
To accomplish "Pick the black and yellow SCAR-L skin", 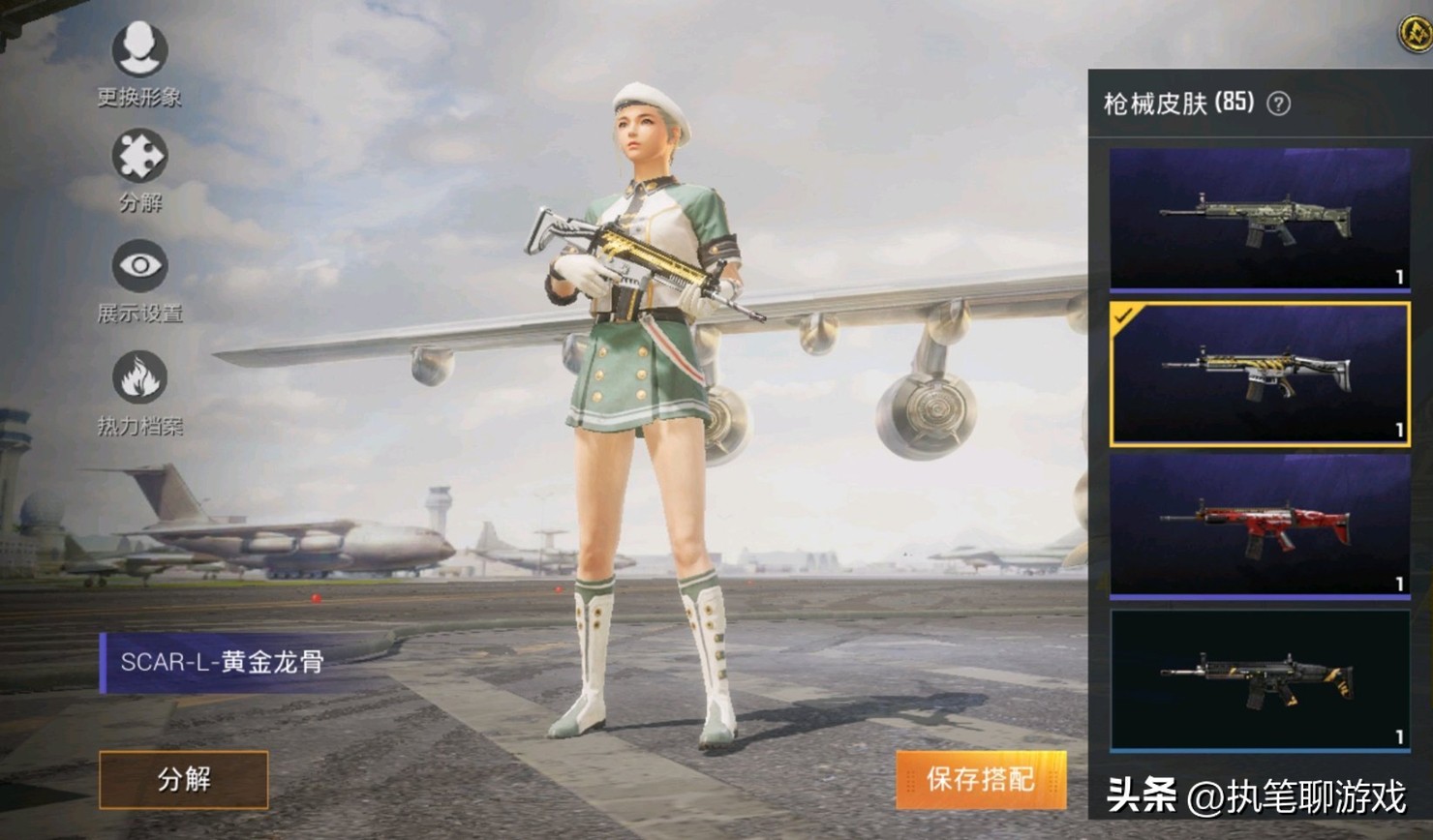I will (1259, 679).
